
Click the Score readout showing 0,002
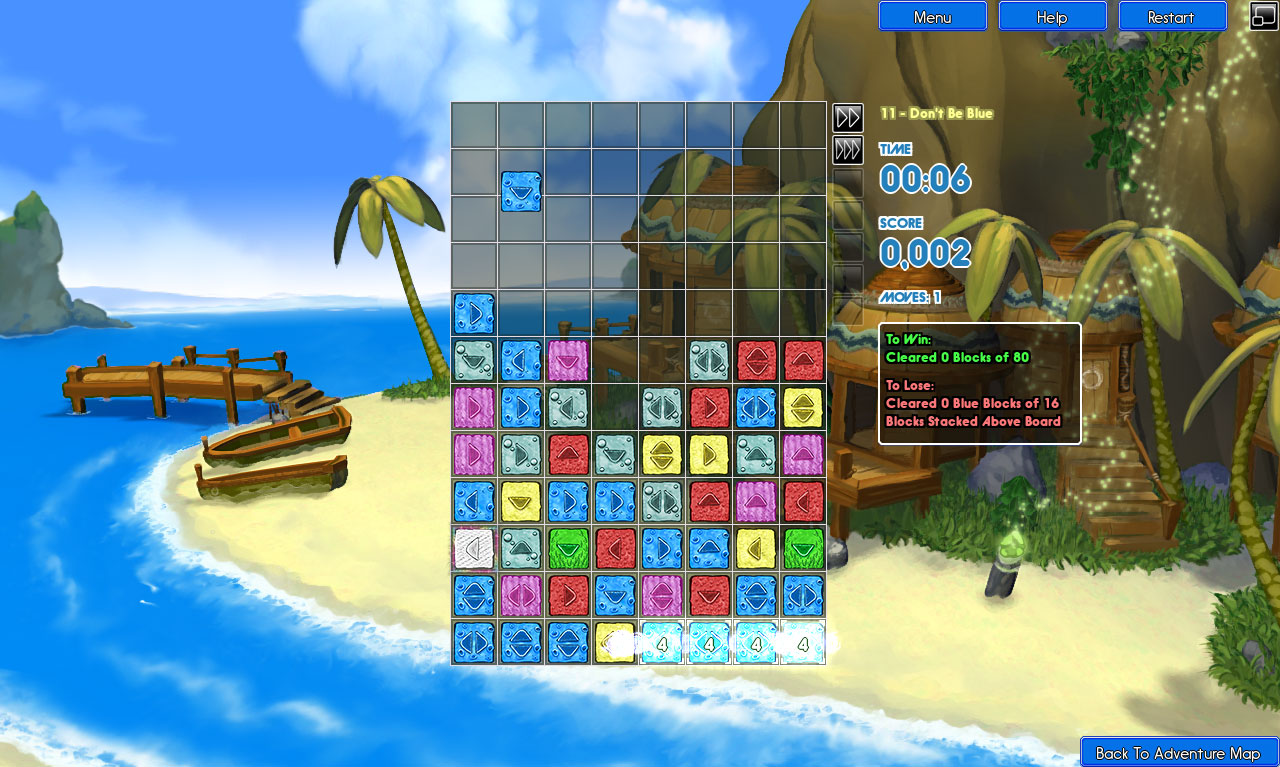(925, 253)
